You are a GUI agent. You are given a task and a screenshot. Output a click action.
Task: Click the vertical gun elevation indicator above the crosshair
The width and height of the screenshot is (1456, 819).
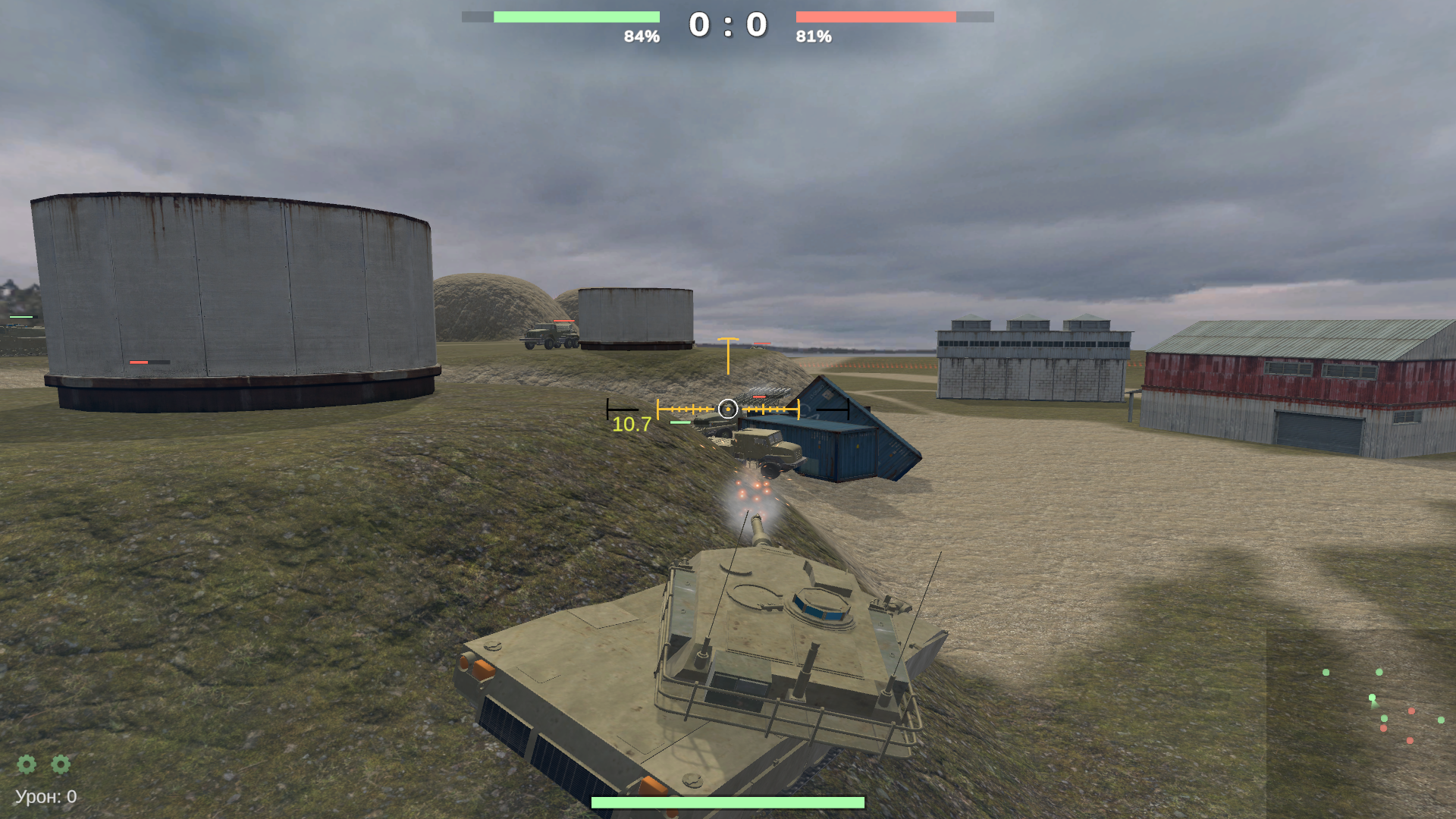727,355
